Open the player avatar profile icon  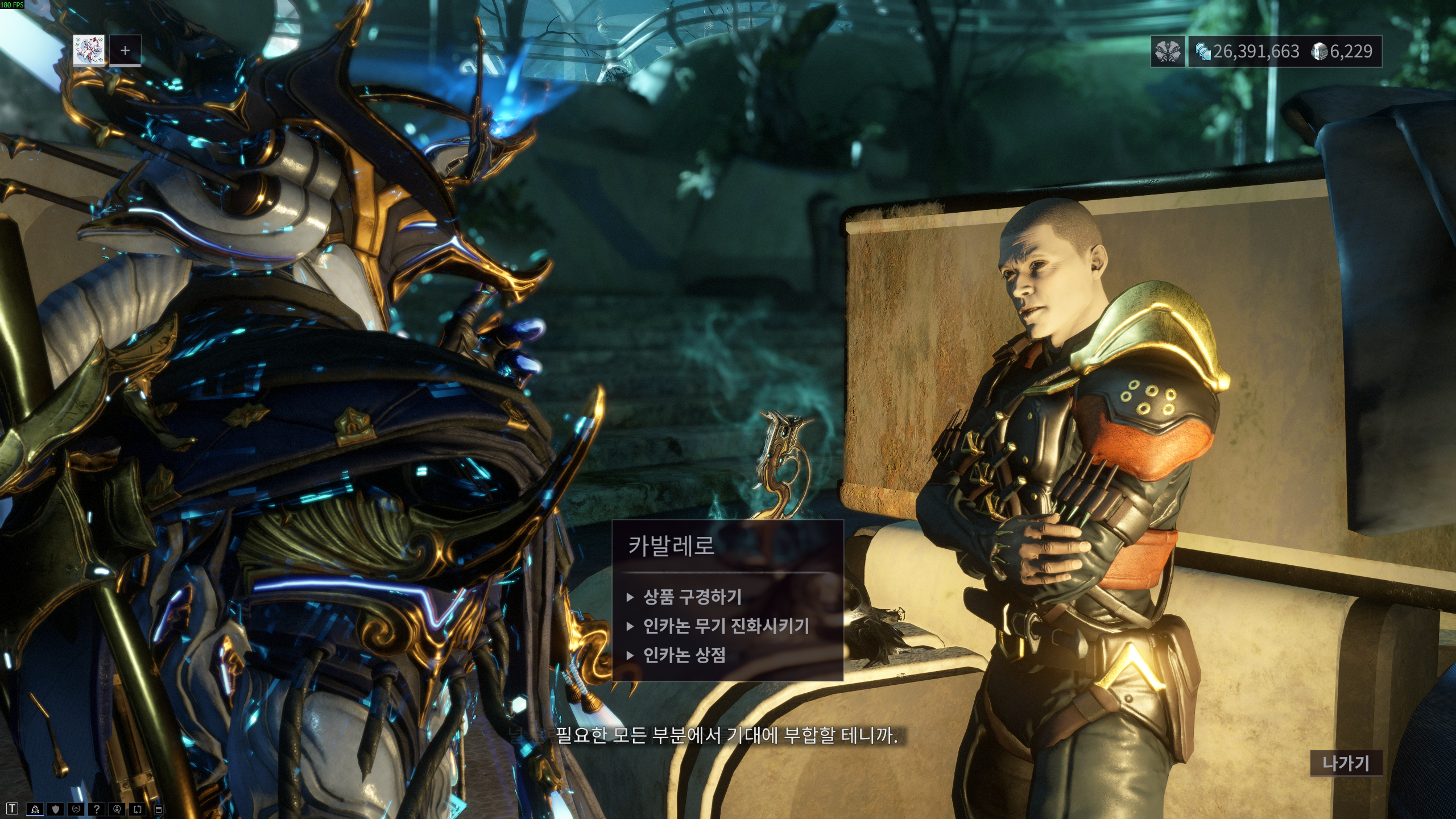tap(89, 51)
